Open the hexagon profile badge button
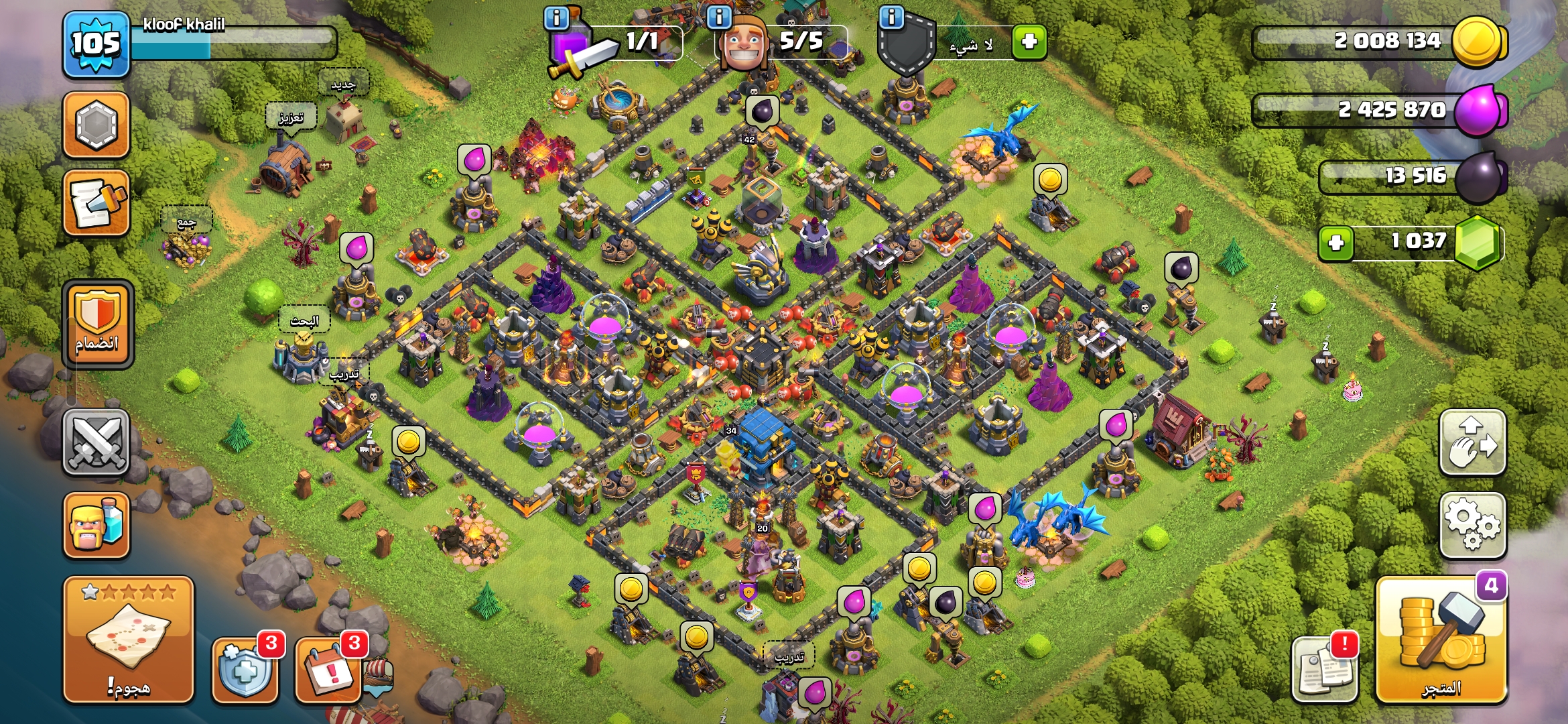This screenshot has height=724, width=1568. [x=96, y=125]
